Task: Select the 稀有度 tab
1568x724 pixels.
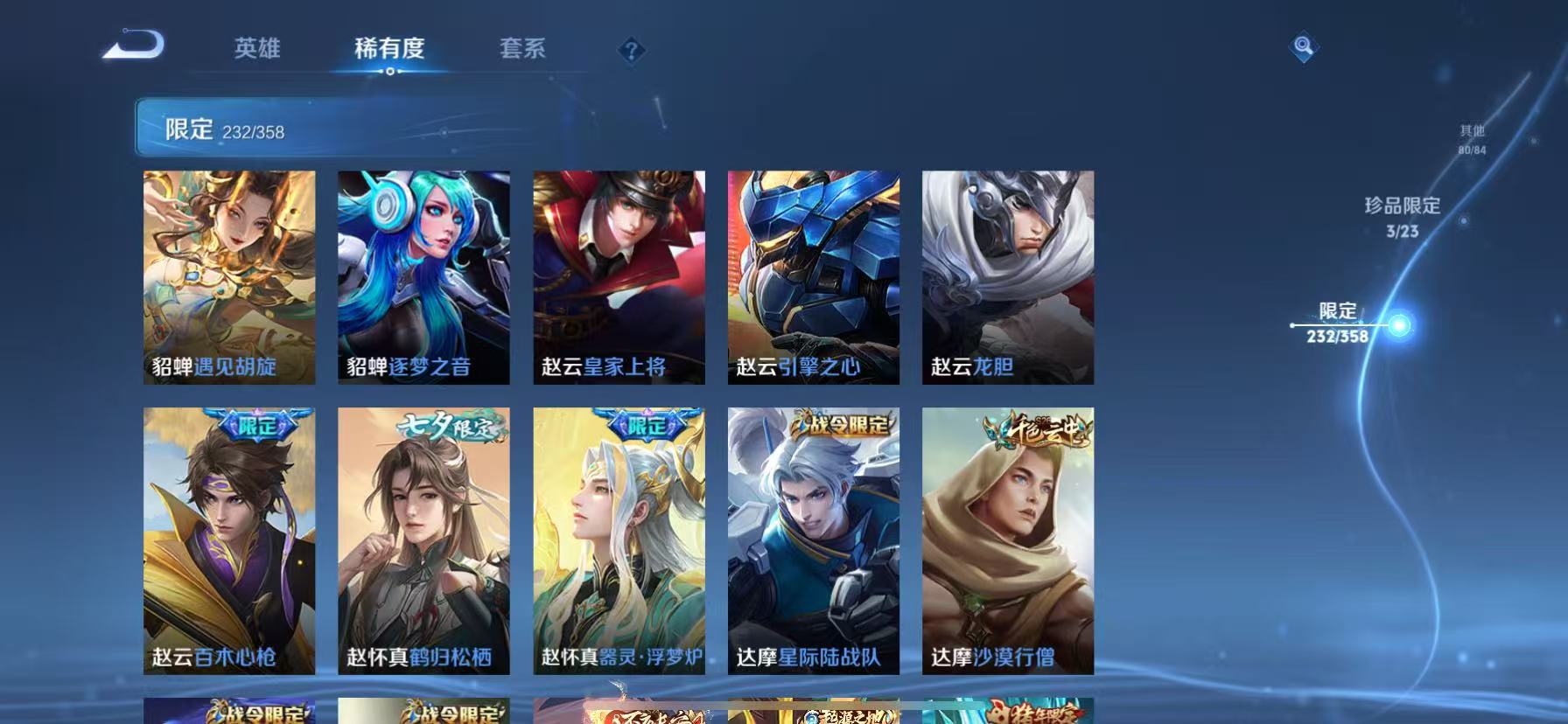Action: pyautogui.click(x=390, y=50)
